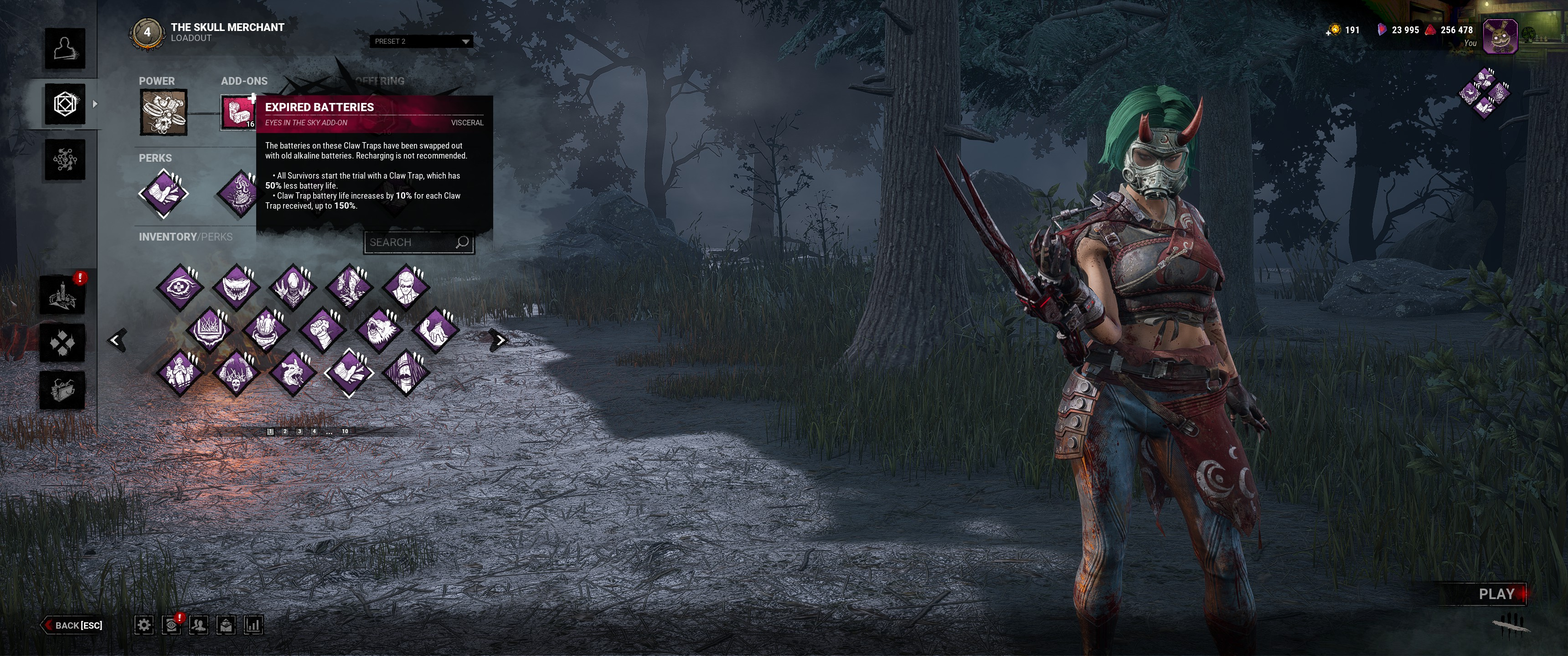1568x656 pixels.
Task: Go to the previous perk inventory page
Action: pyautogui.click(x=116, y=340)
